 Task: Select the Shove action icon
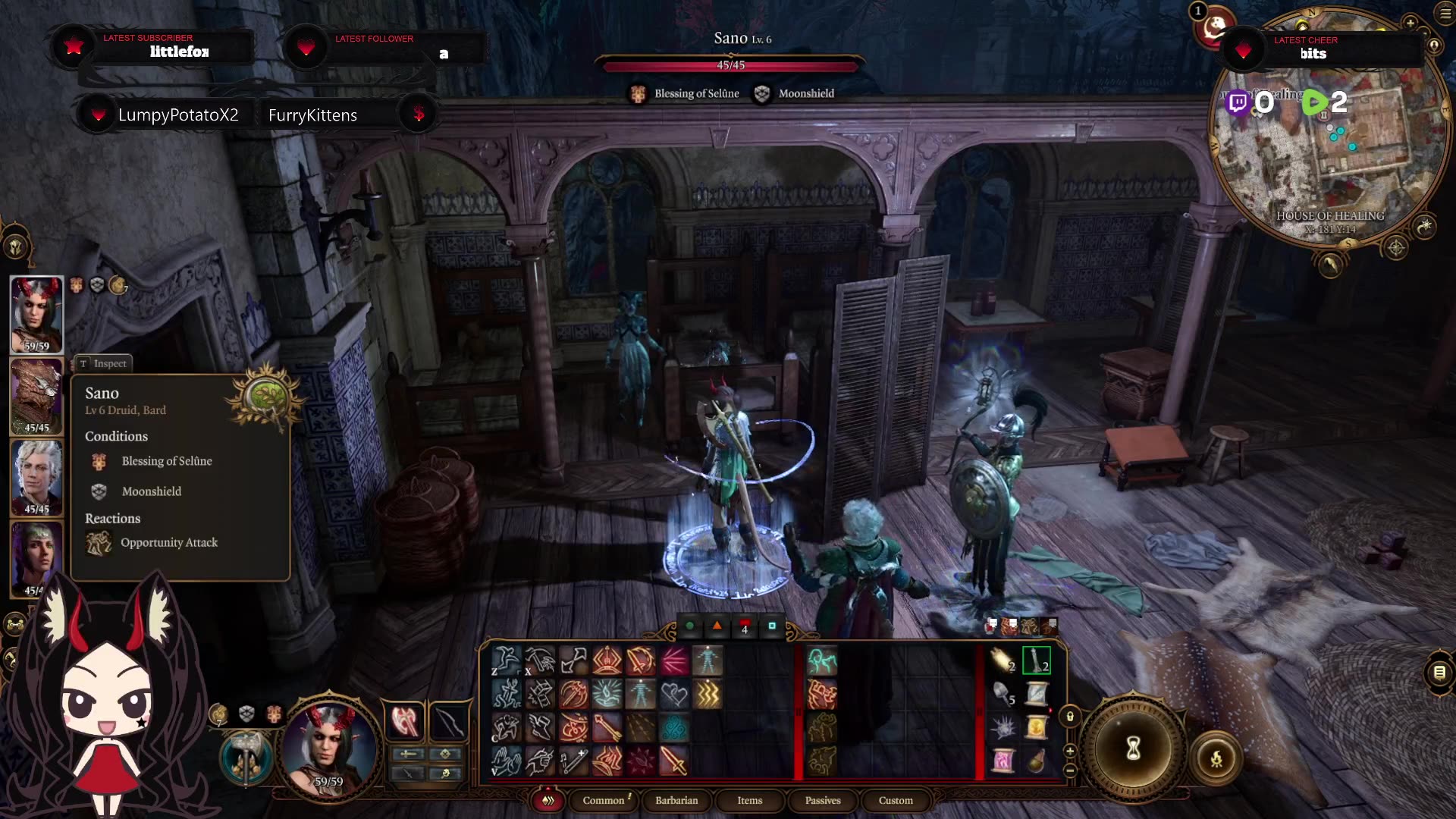click(574, 661)
